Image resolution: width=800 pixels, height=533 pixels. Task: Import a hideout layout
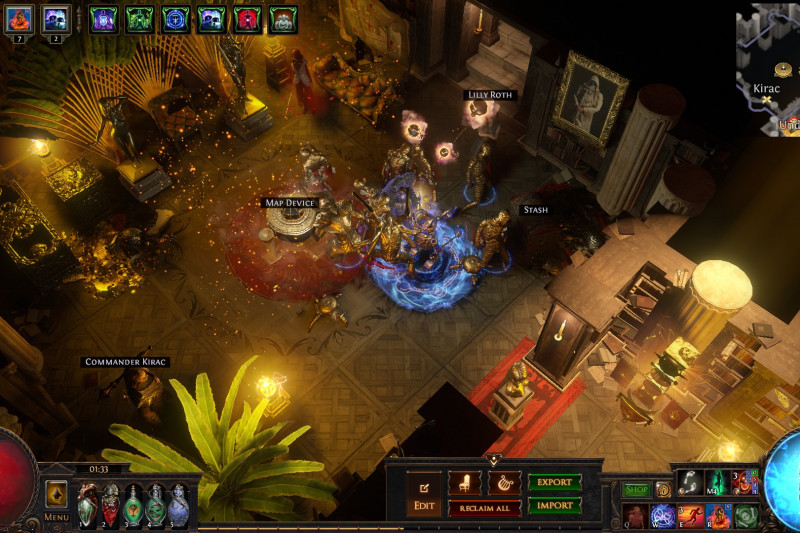tap(554, 505)
